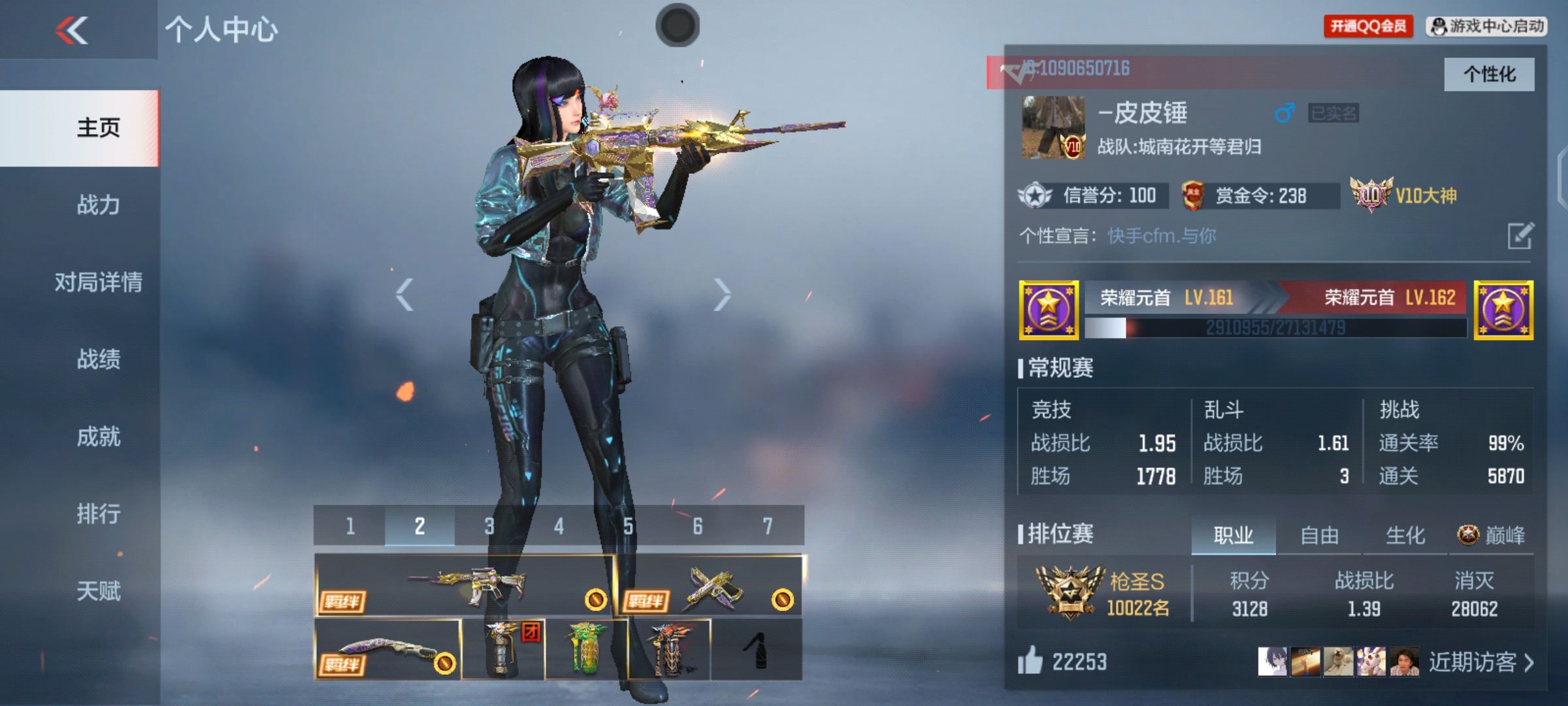The image size is (1568, 706).
Task: Go back using the double-arrow button
Action: coord(72,30)
